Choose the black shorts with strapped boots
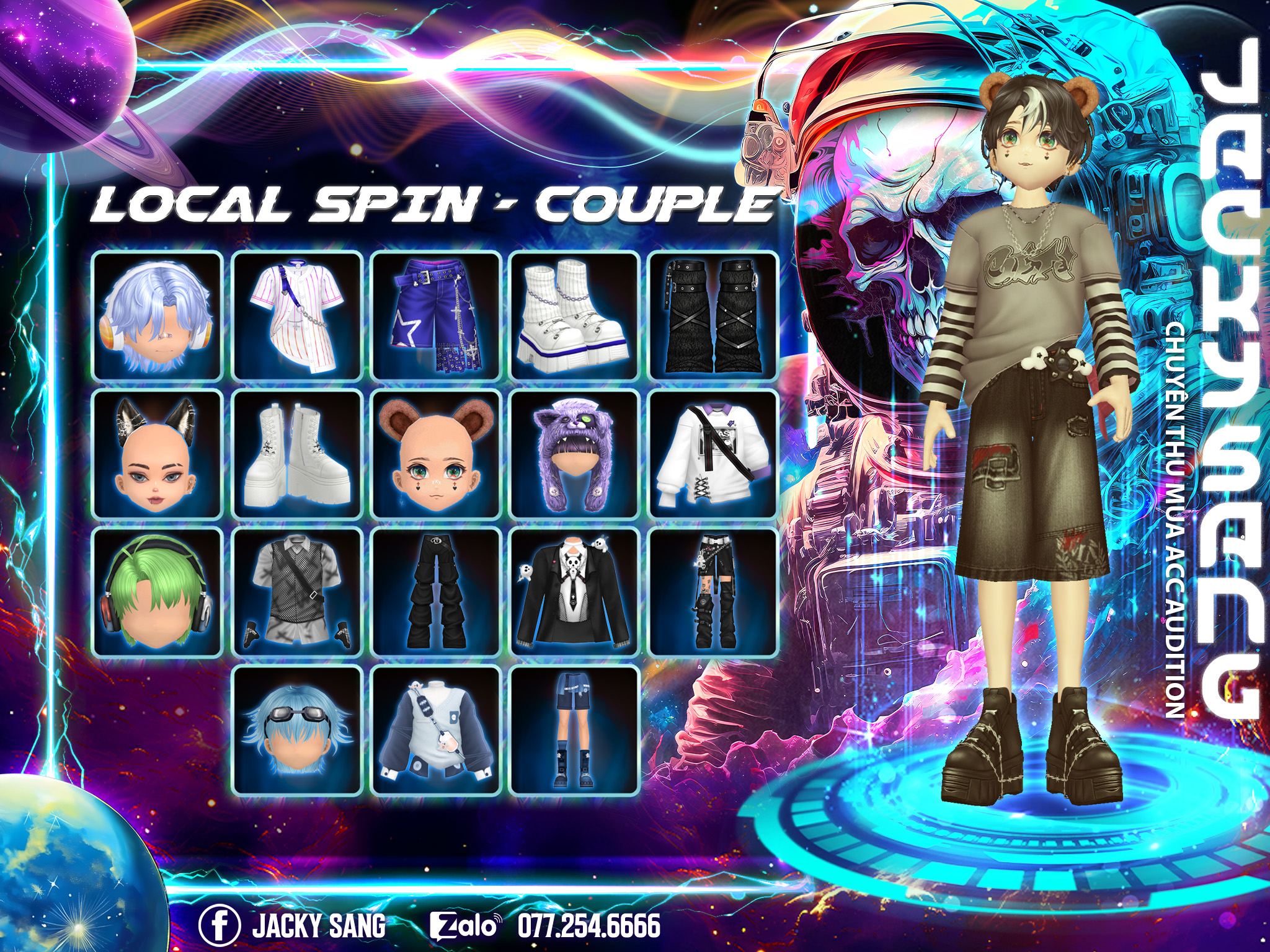This screenshot has width=1270, height=952. (713, 592)
